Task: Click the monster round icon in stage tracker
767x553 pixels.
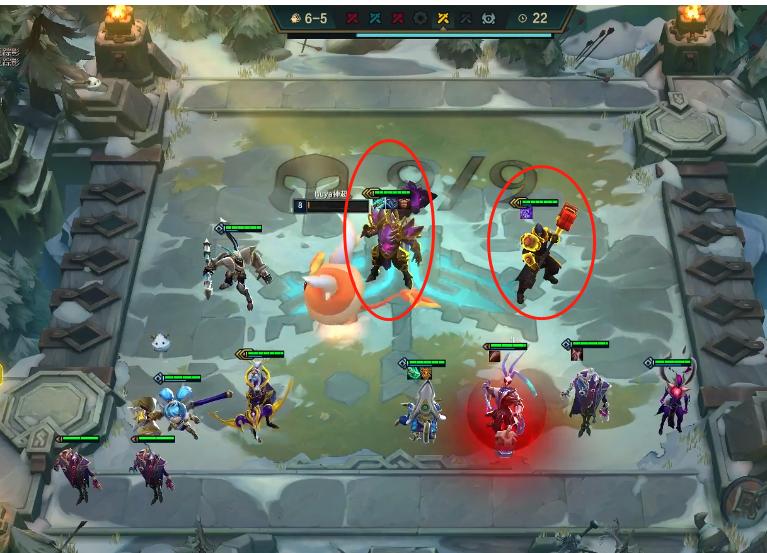Action: tap(489, 19)
